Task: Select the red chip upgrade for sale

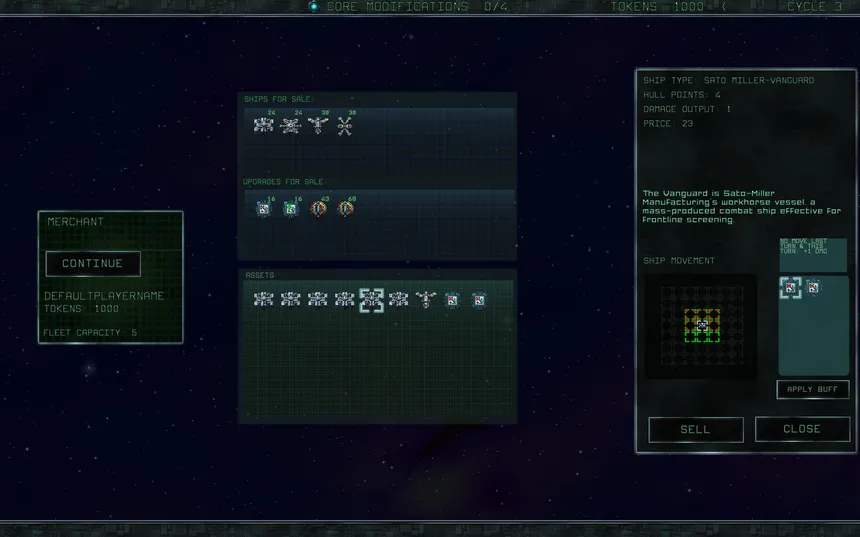Action: click(264, 209)
